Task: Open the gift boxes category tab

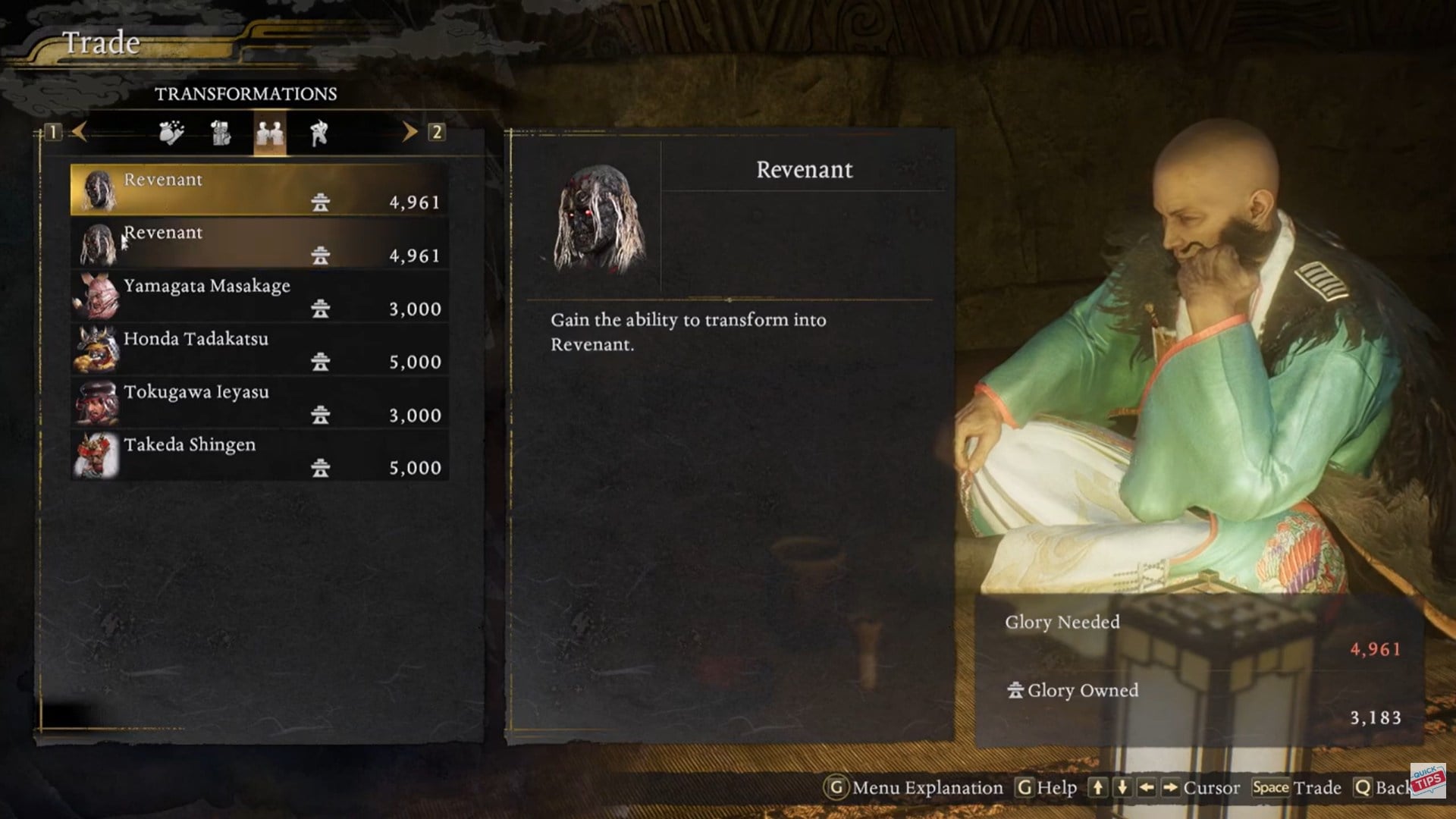Action: coord(221,133)
